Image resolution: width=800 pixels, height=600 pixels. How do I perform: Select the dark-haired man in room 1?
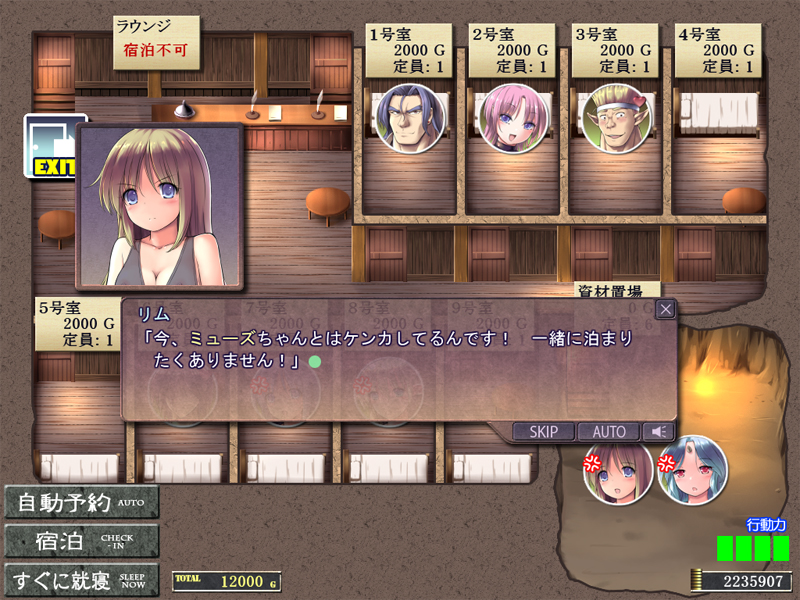point(409,118)
